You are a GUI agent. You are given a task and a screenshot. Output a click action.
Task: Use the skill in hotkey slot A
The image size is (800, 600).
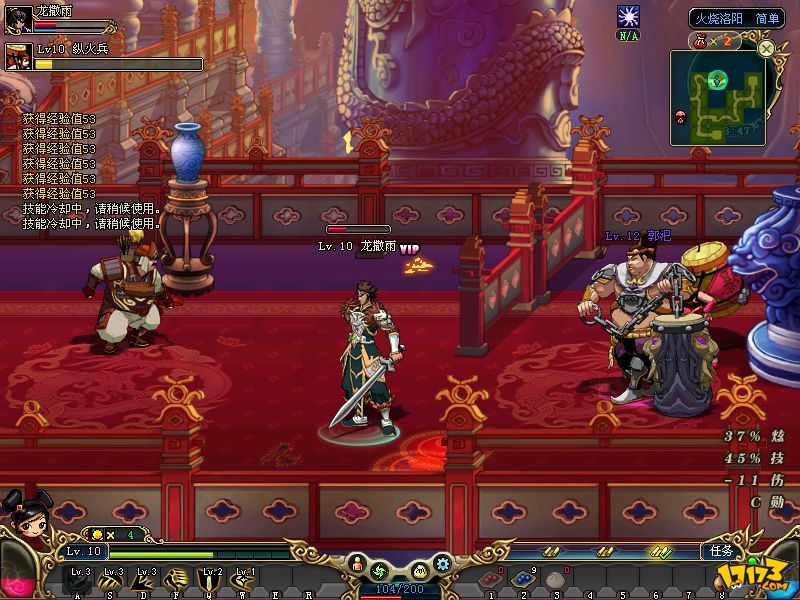pyautogui.click(x=78, y=579)
